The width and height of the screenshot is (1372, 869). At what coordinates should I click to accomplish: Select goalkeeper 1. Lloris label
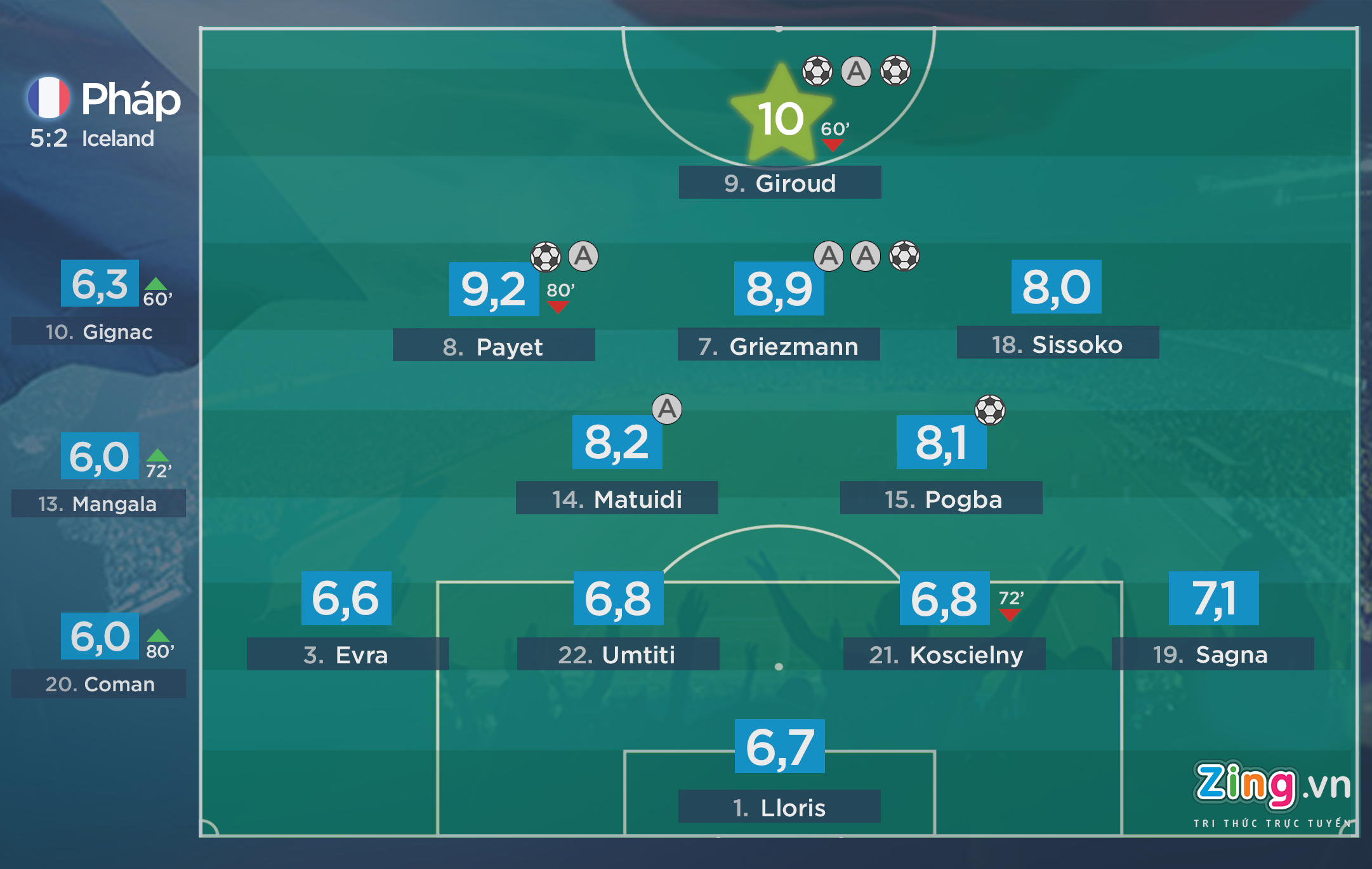[x=779, y=807]
